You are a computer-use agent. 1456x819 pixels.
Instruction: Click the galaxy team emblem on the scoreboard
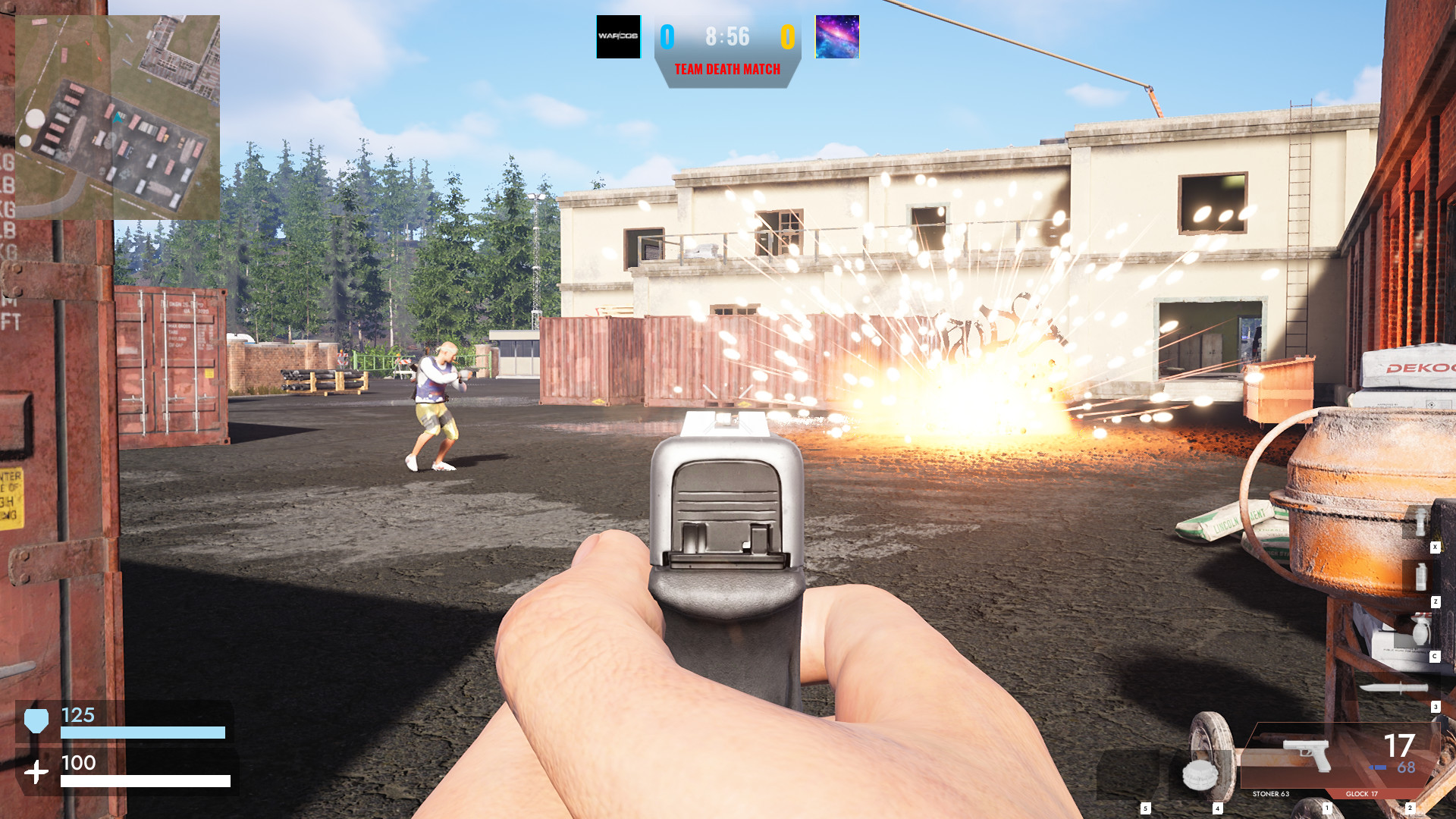point(836,35)
